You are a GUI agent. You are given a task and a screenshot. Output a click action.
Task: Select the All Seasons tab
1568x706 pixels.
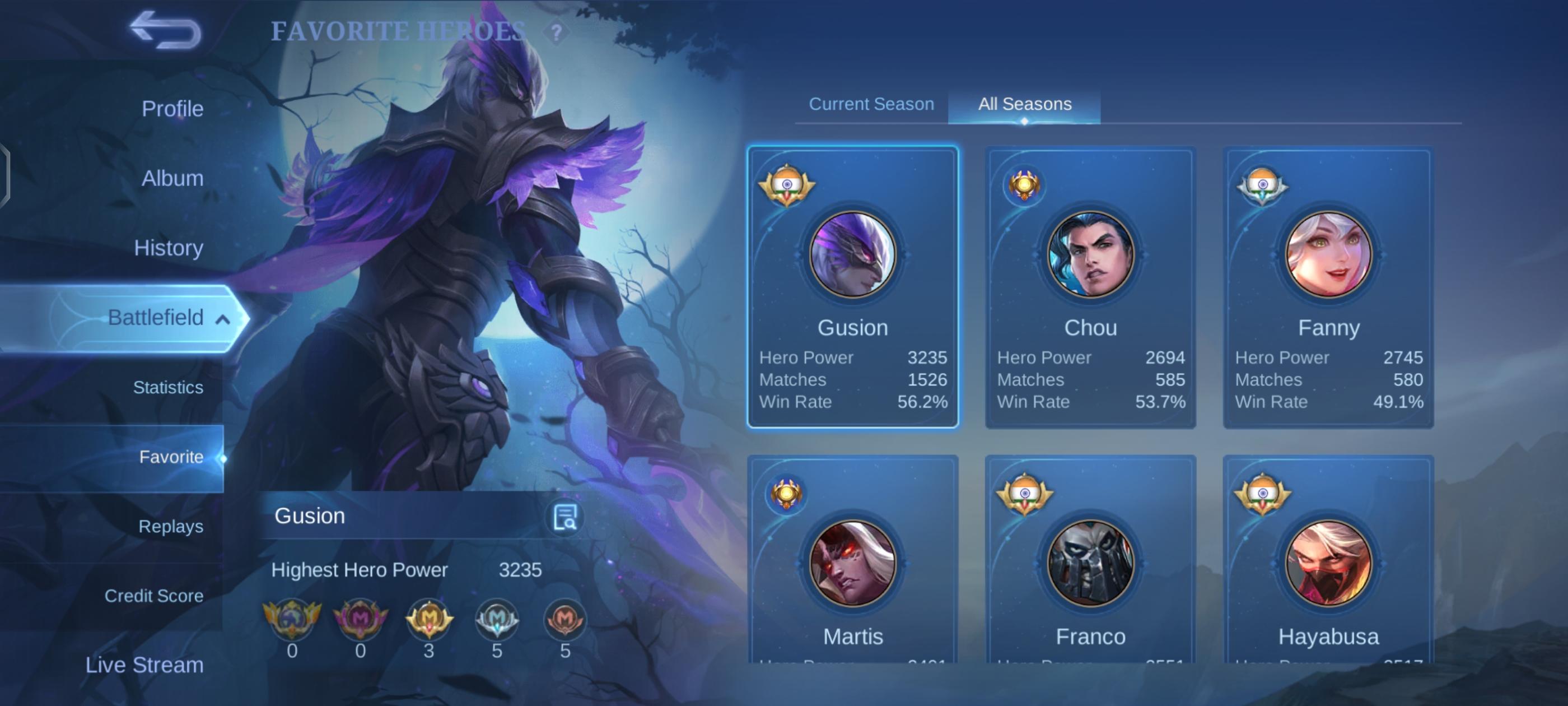point(1024,104)
